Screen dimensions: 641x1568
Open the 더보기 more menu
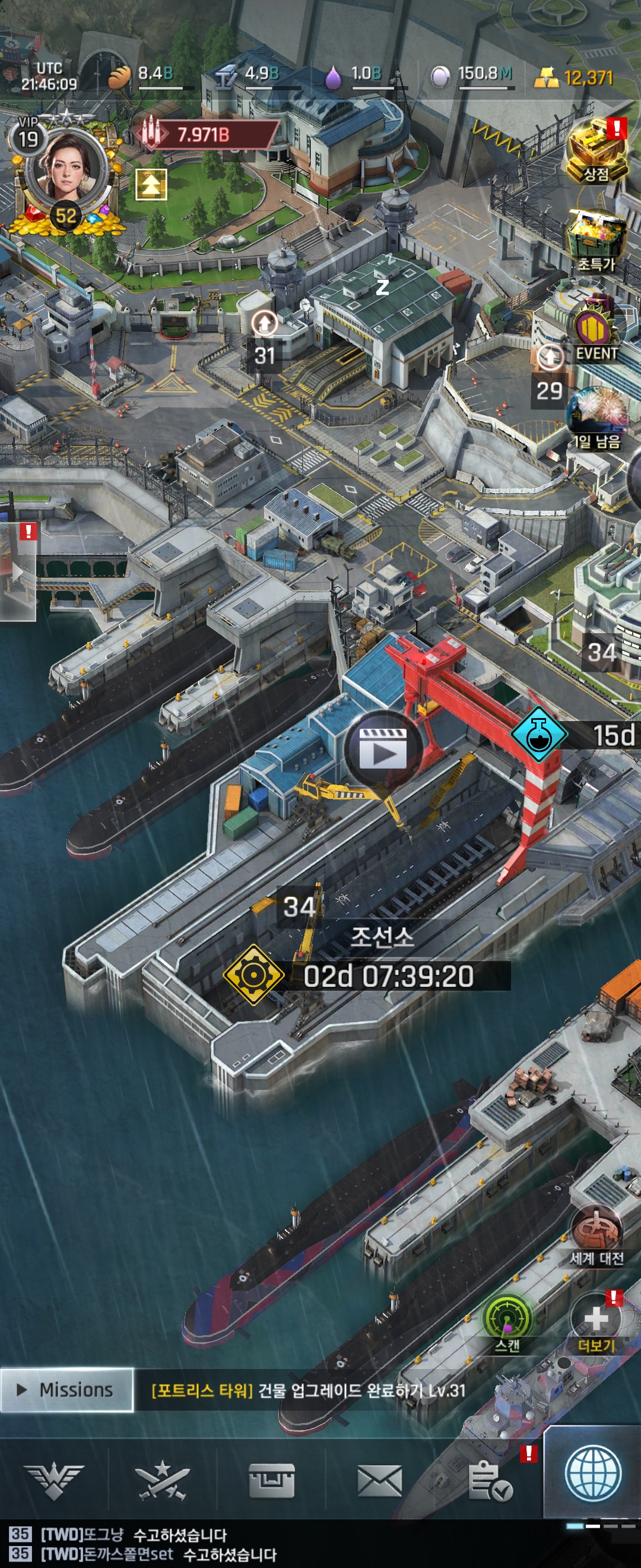point(596,1322)
